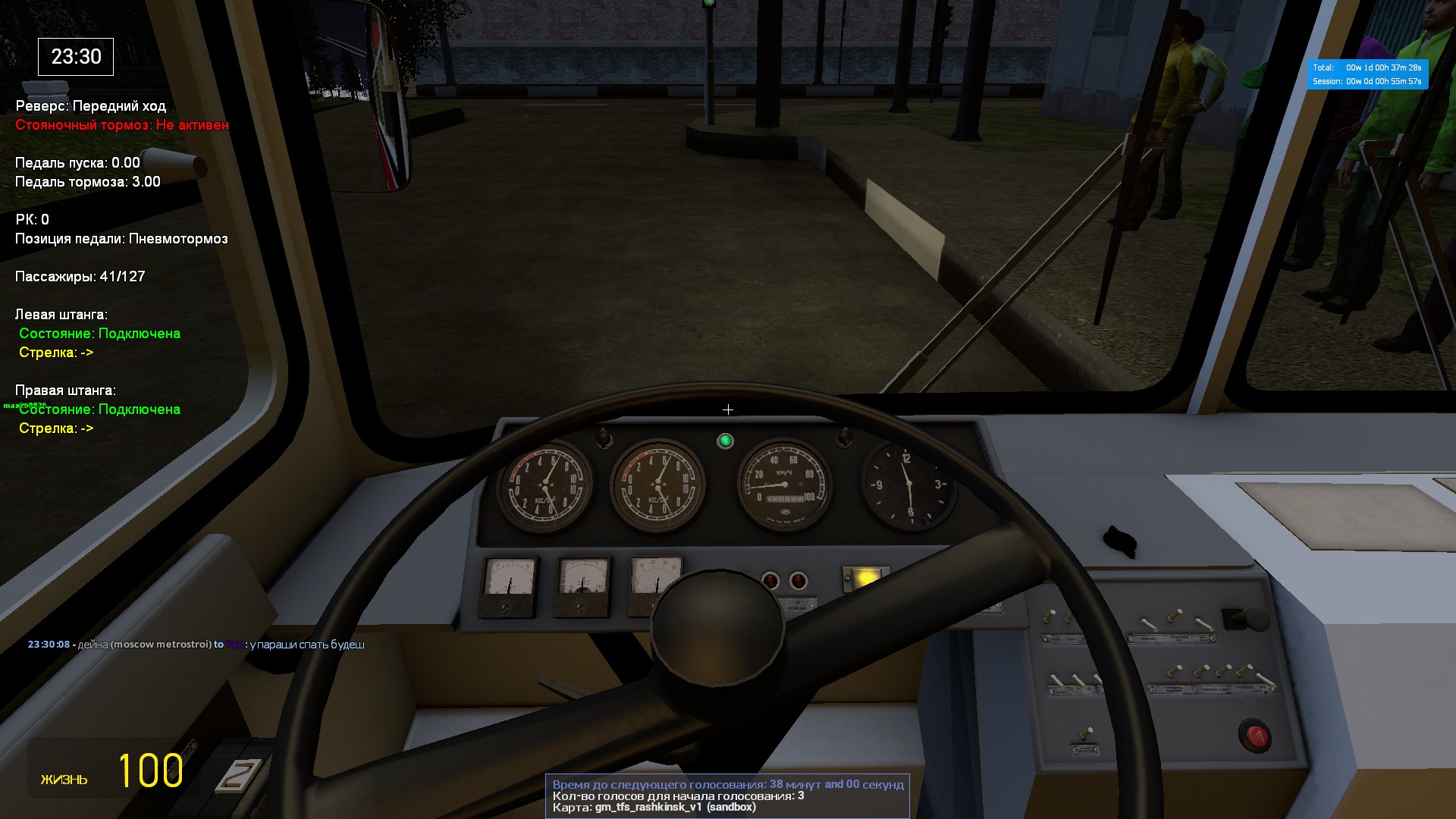Select the map vote countdown panel

726,795
